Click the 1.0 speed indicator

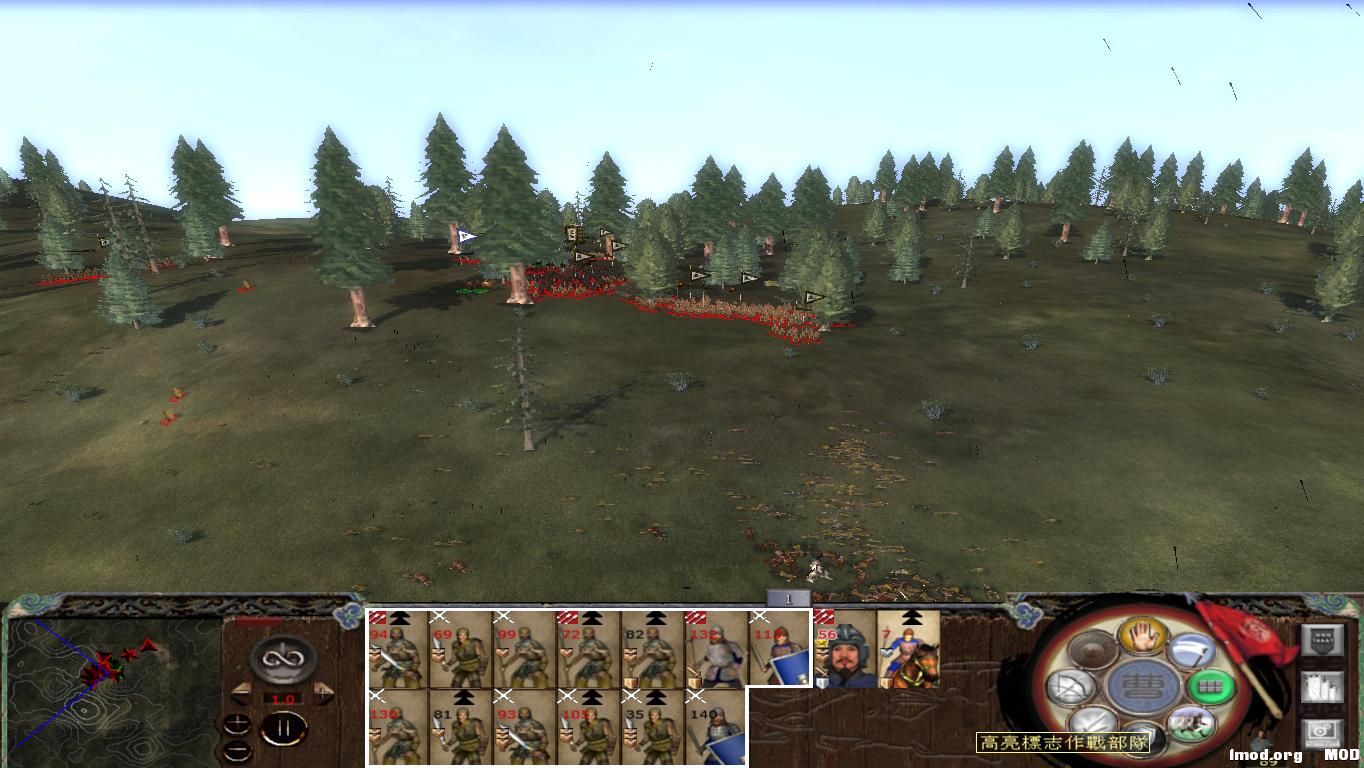[283, 698]
